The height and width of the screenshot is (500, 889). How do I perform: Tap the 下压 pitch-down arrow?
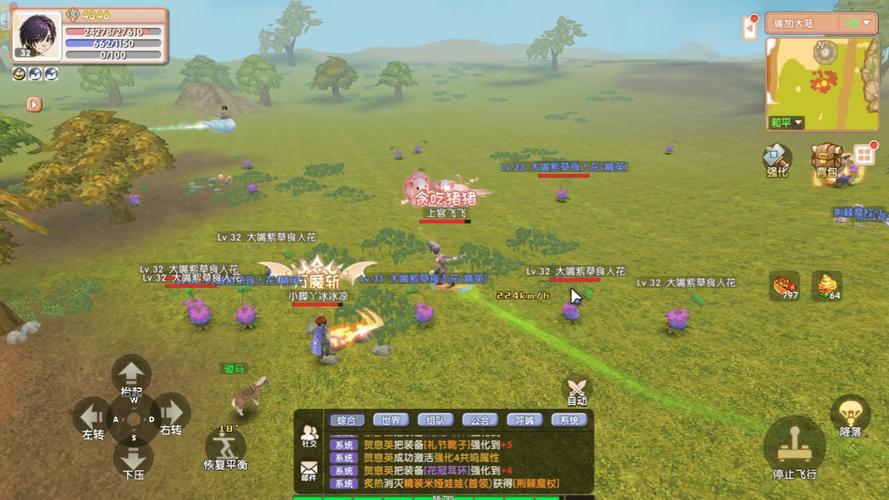coord(132,459)
